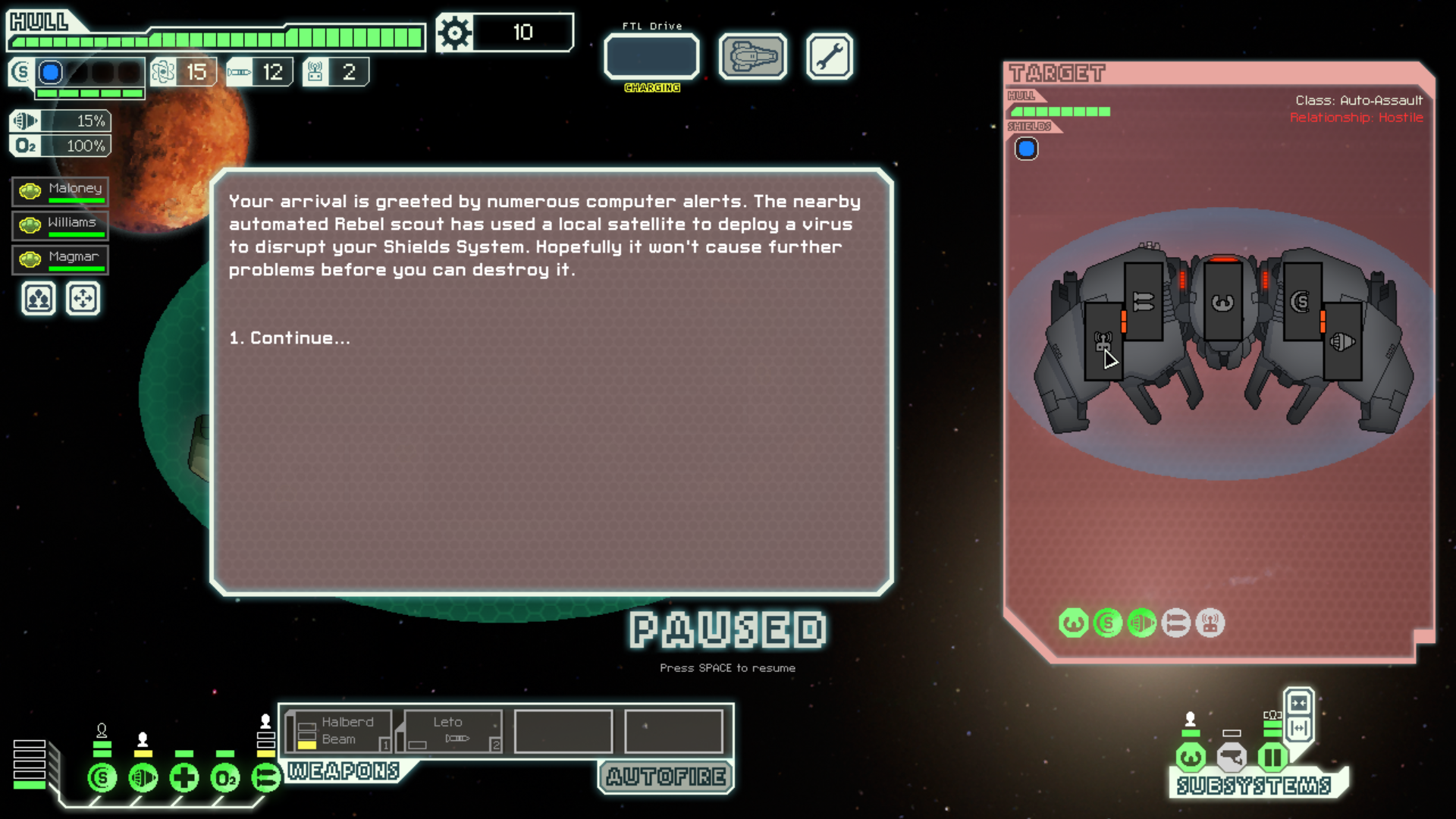This screenshot has height=819, width=1456.
Task: Click the Door subsystem icon
Action: click(x=1272, y=757)
